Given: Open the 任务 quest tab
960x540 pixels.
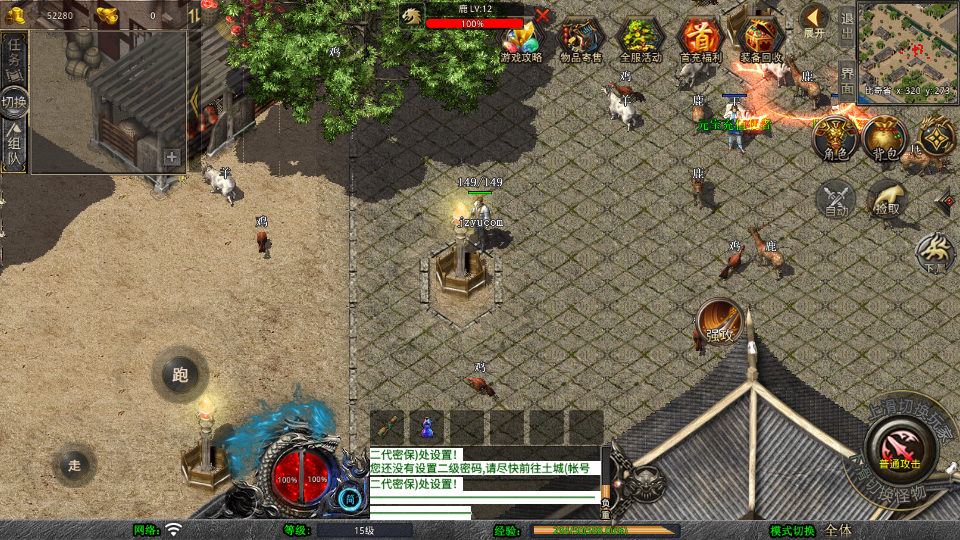Looking at the screenshot, I should [14, 56].
